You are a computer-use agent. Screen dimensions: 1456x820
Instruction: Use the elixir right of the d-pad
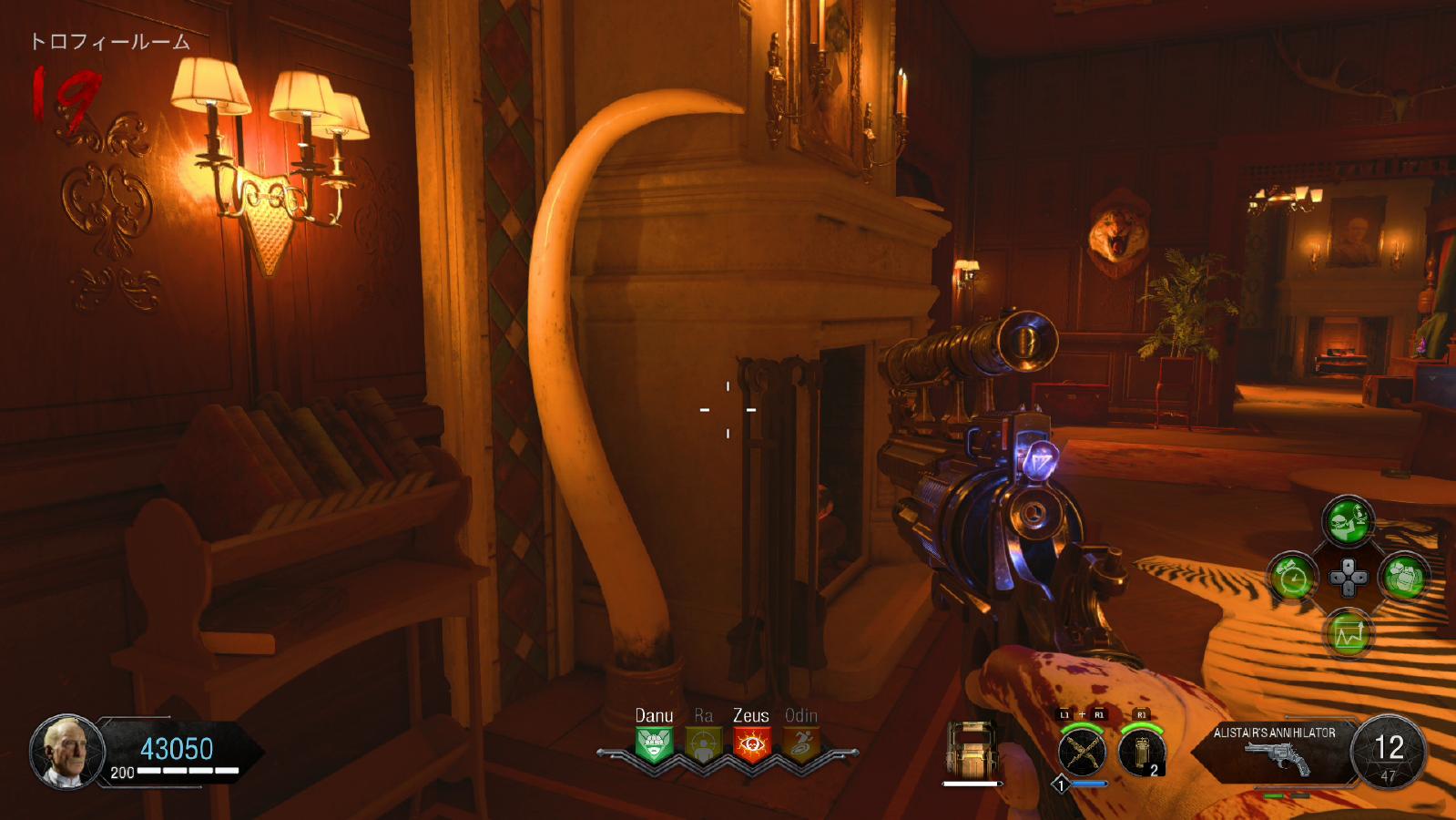[x=1403, y=578]
